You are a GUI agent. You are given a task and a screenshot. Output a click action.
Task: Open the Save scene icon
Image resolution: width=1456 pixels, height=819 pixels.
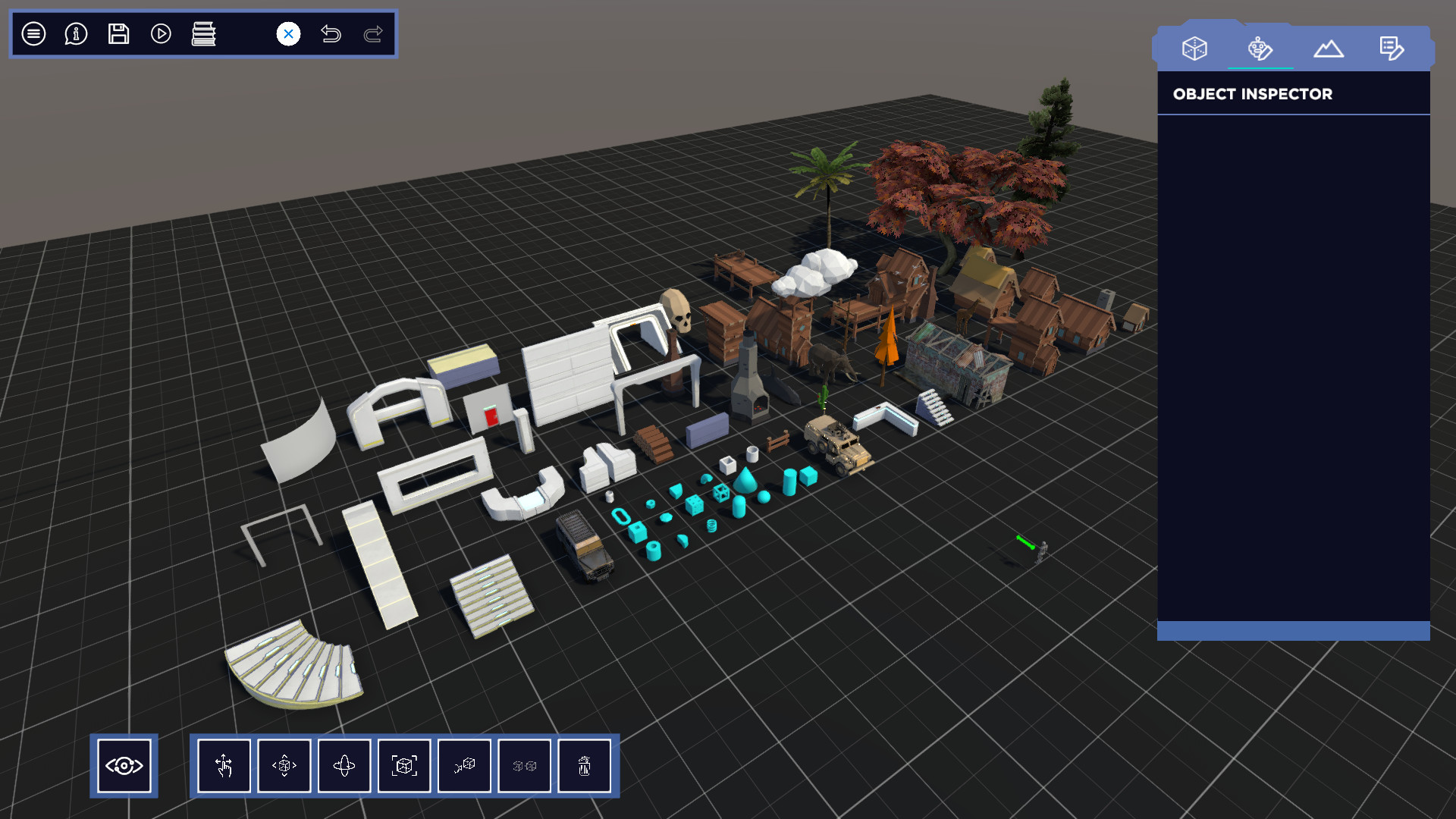118,33
